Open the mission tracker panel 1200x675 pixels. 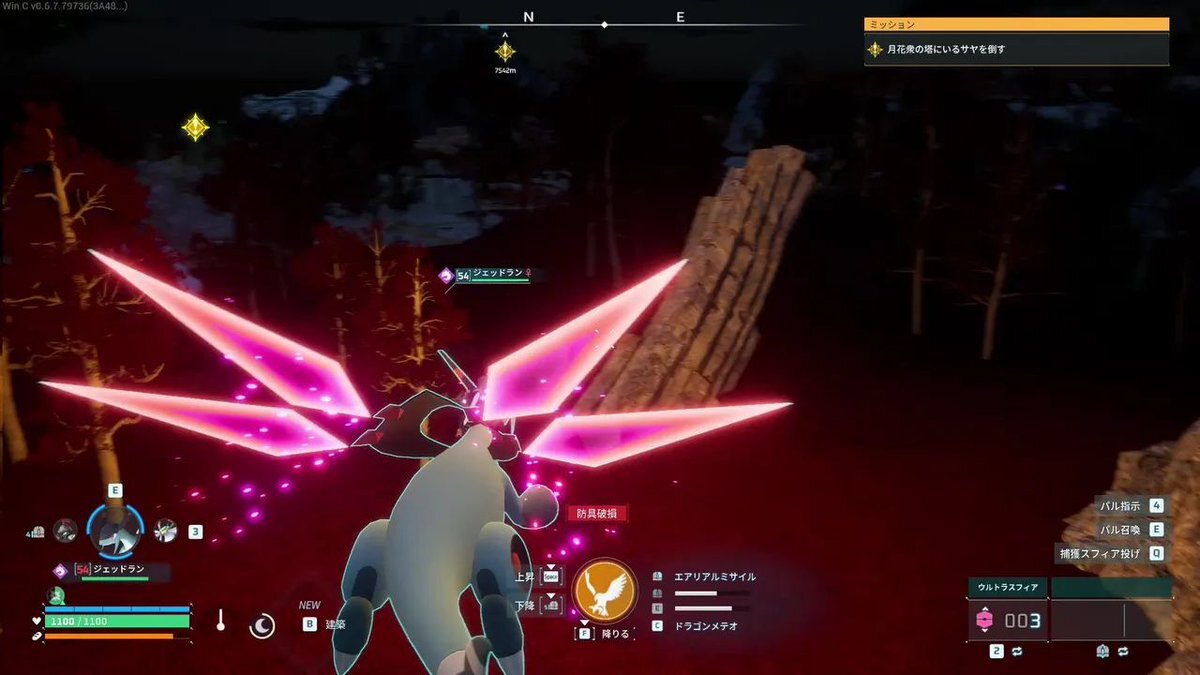[x=1016, y=40]
